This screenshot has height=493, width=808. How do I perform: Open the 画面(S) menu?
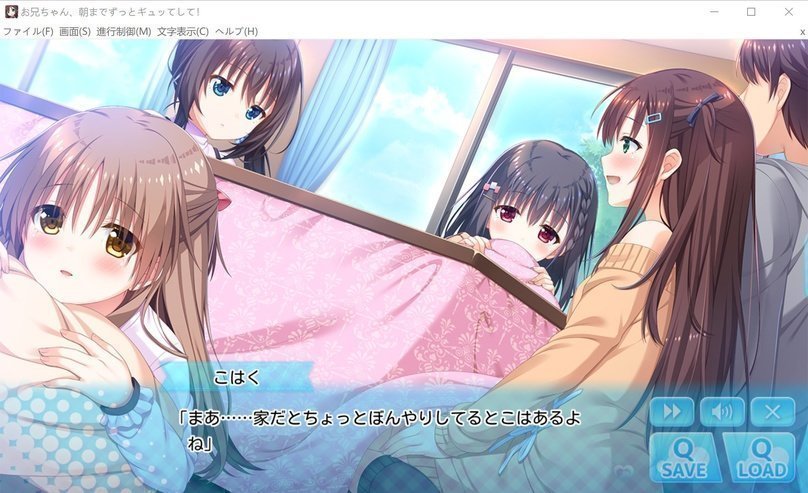(75, 31)
